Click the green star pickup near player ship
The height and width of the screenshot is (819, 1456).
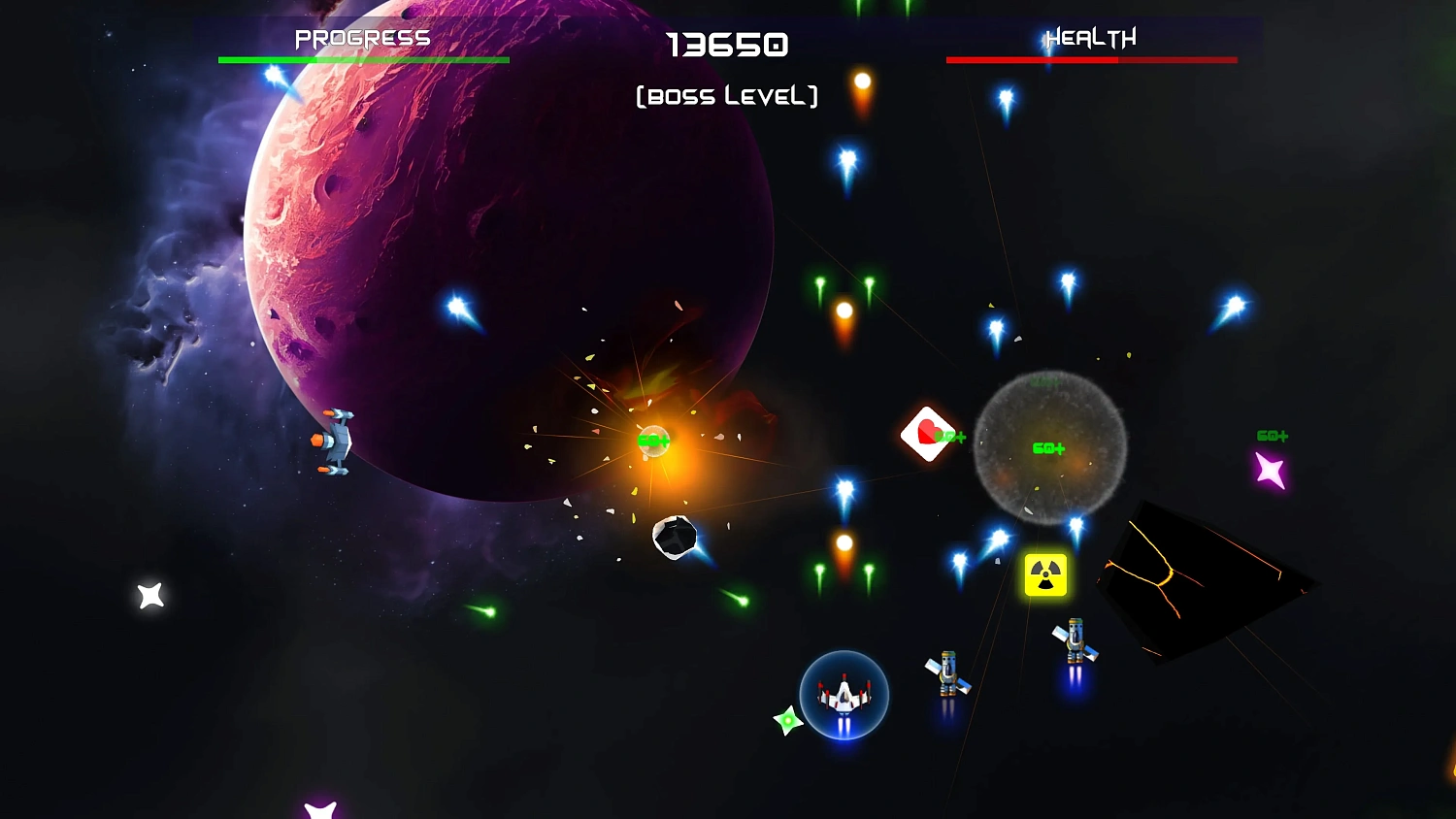pyautogui.click(x=786, y=720)
